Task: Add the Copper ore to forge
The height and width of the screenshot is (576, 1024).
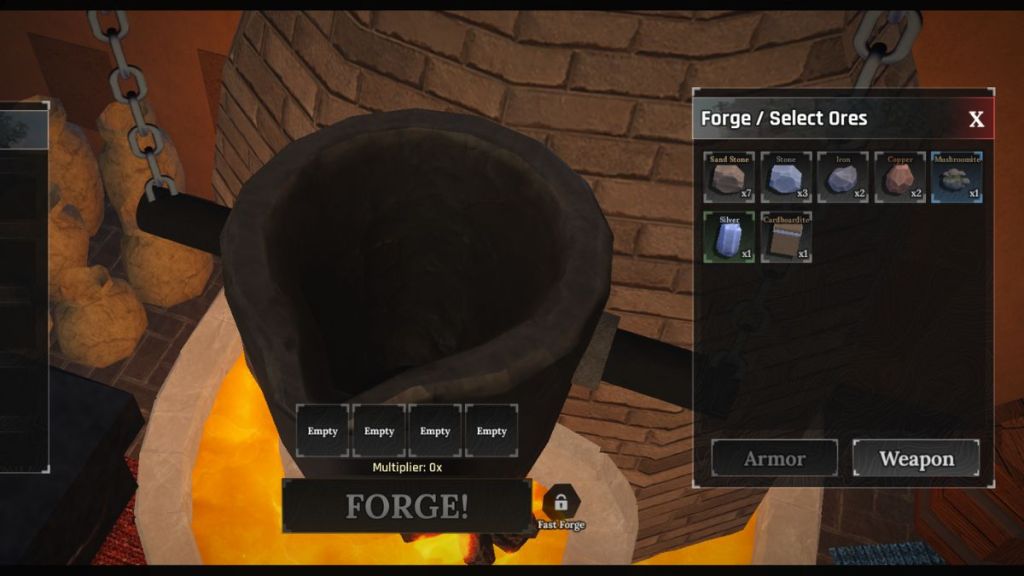Action: click(x=900, y=178)
